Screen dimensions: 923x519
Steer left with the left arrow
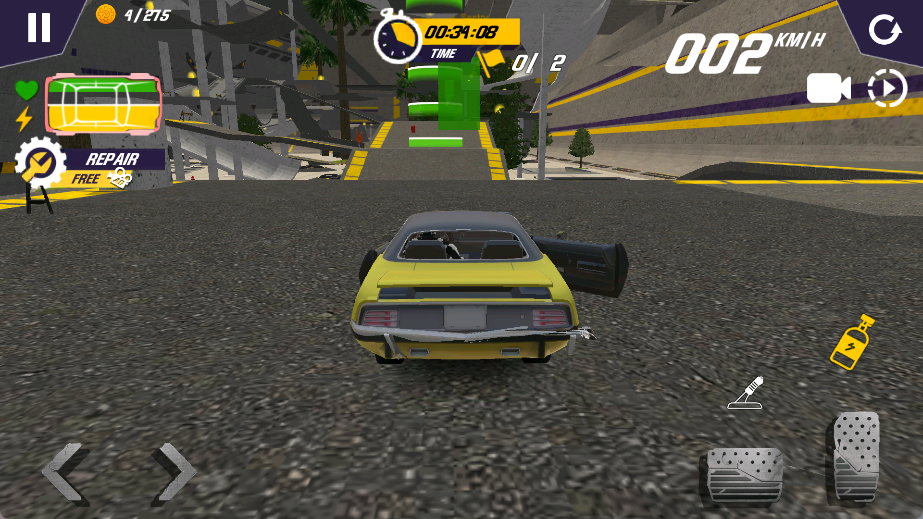67,472
